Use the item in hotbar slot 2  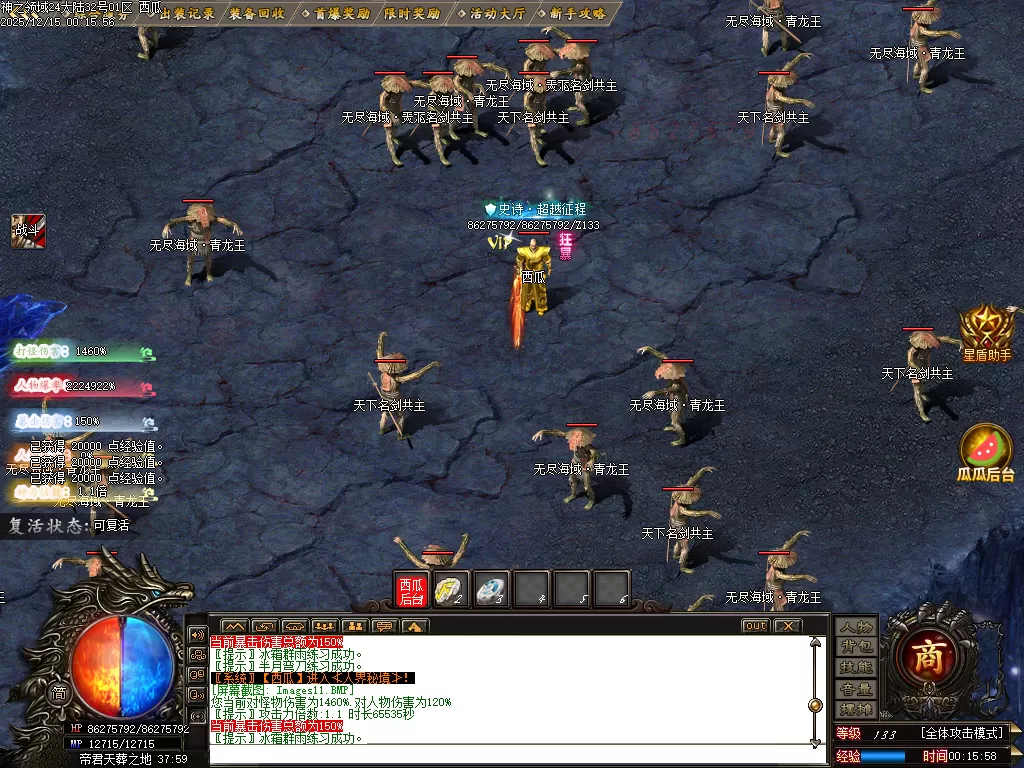451,590
